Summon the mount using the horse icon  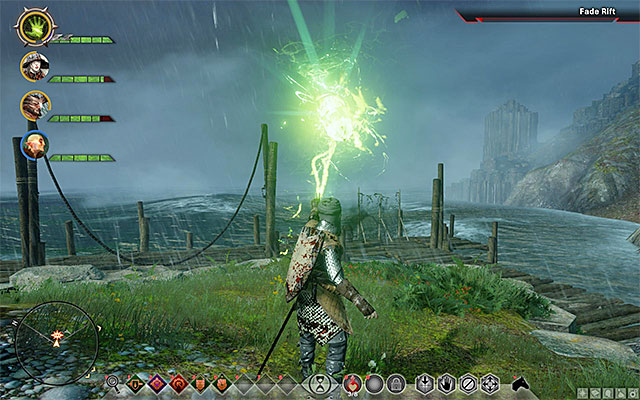pyautogui.click(x=521, y=382)
